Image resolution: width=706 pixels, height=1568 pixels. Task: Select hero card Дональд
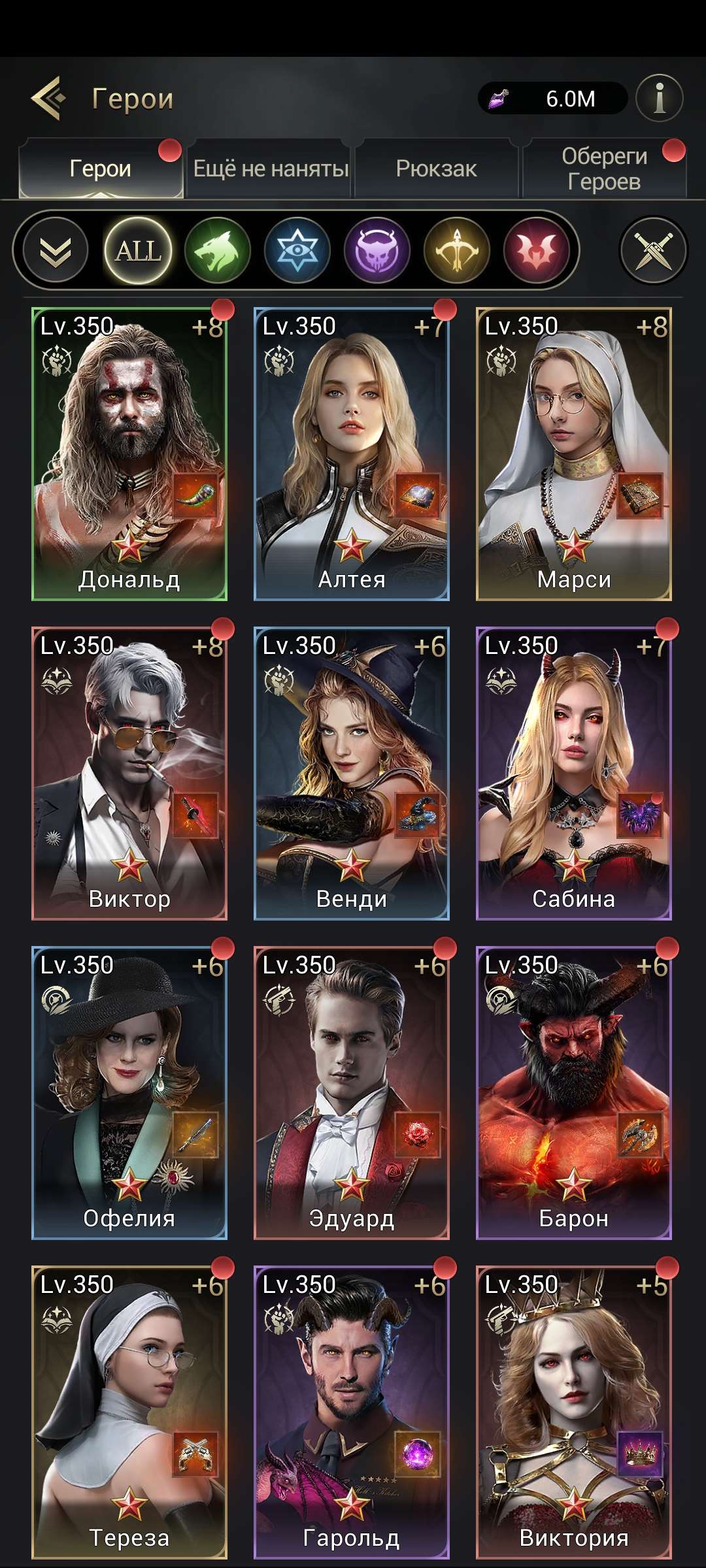129,454
